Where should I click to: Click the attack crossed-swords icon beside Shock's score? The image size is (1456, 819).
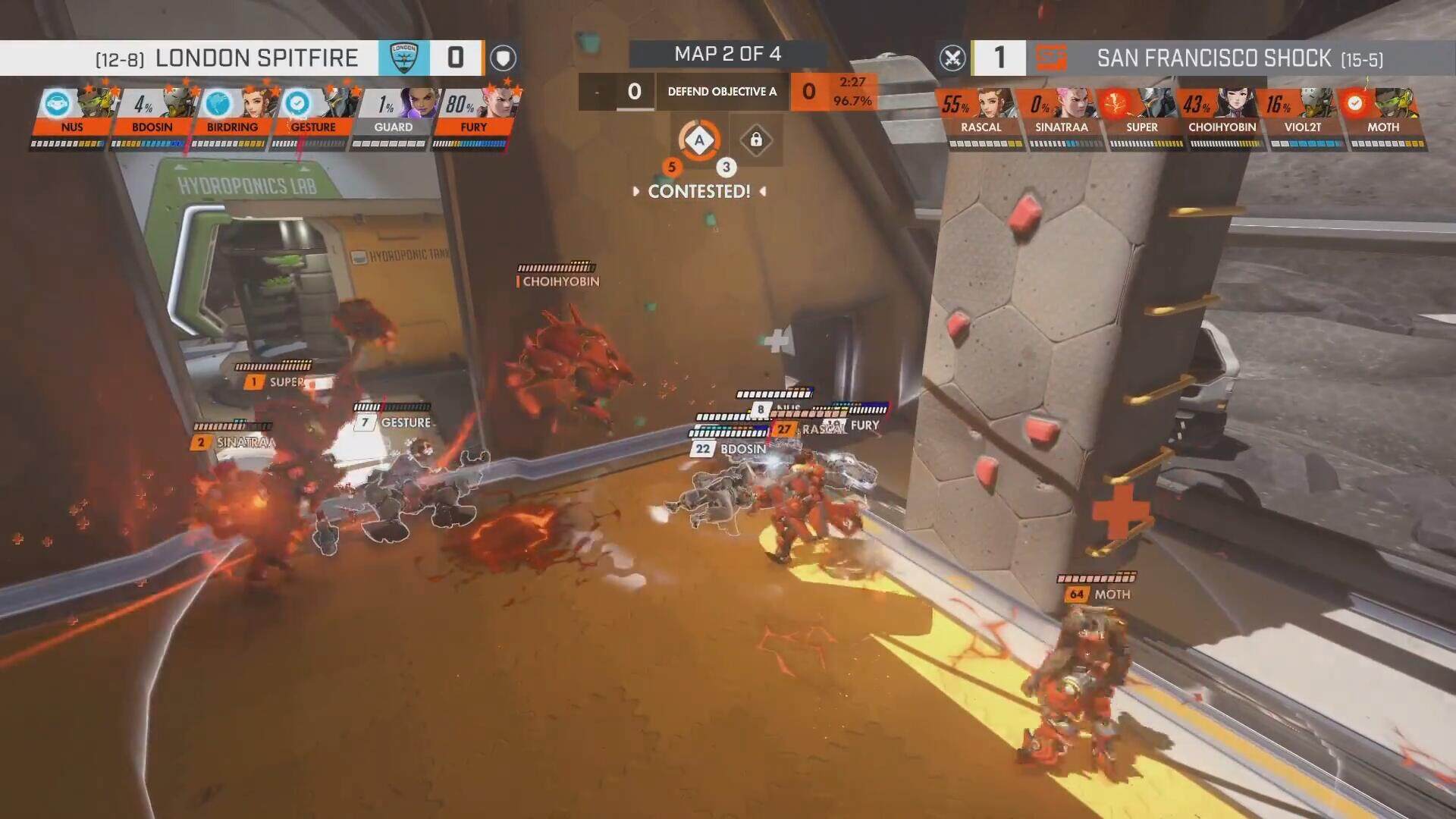(x=952, y=58)
